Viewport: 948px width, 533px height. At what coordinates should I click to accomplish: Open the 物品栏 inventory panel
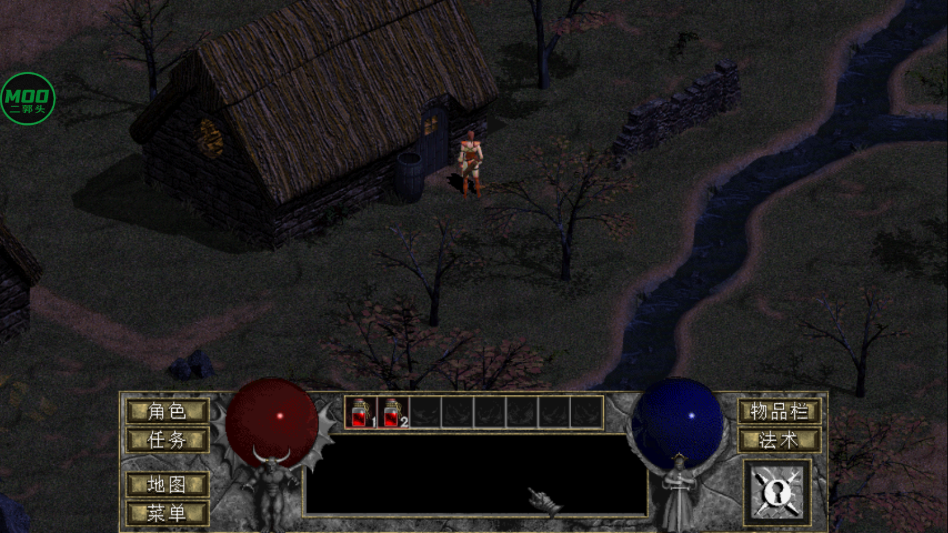tap(779, 411)
